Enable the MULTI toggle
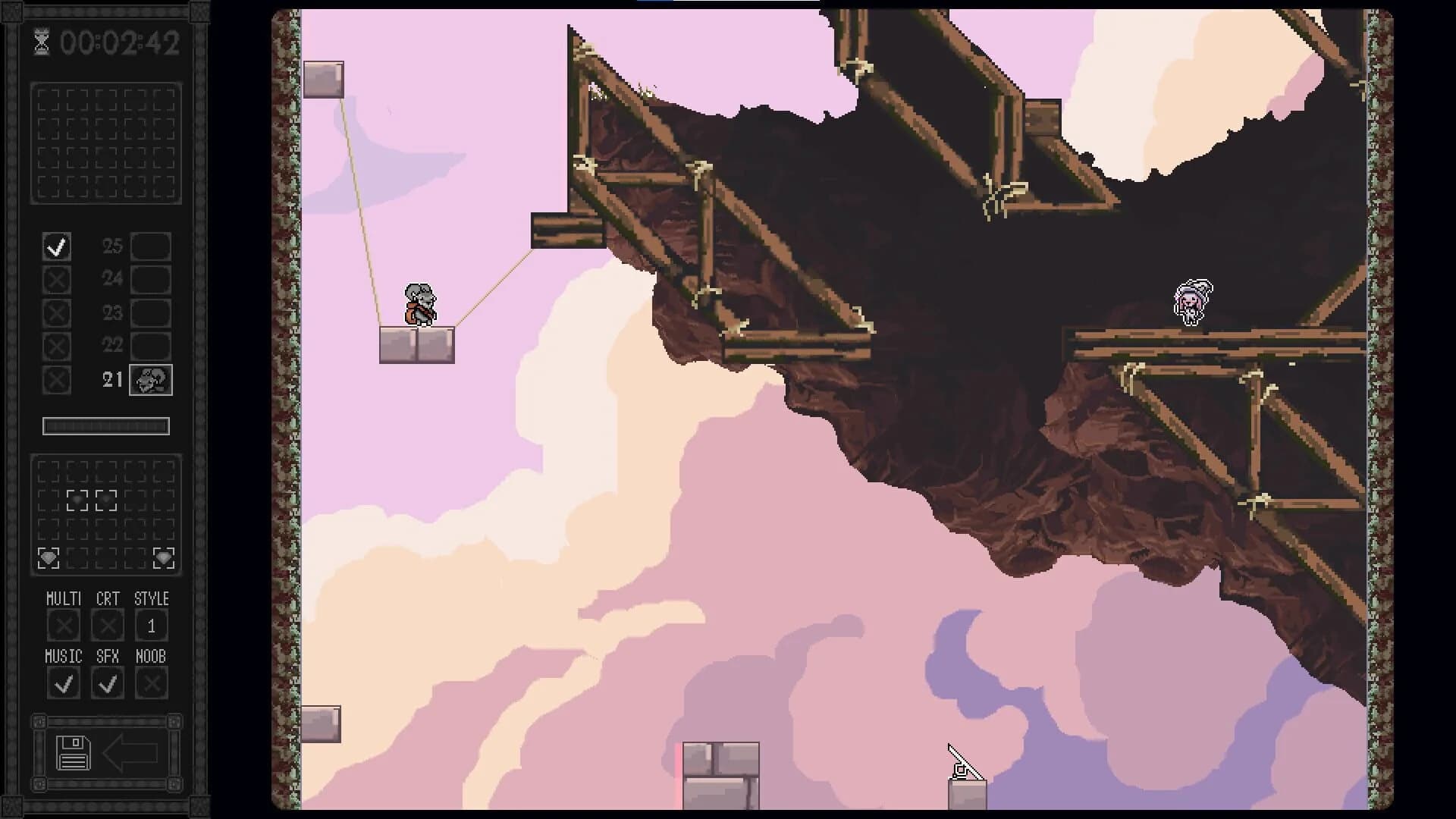 pyautogui.click(x=64, y=624)
